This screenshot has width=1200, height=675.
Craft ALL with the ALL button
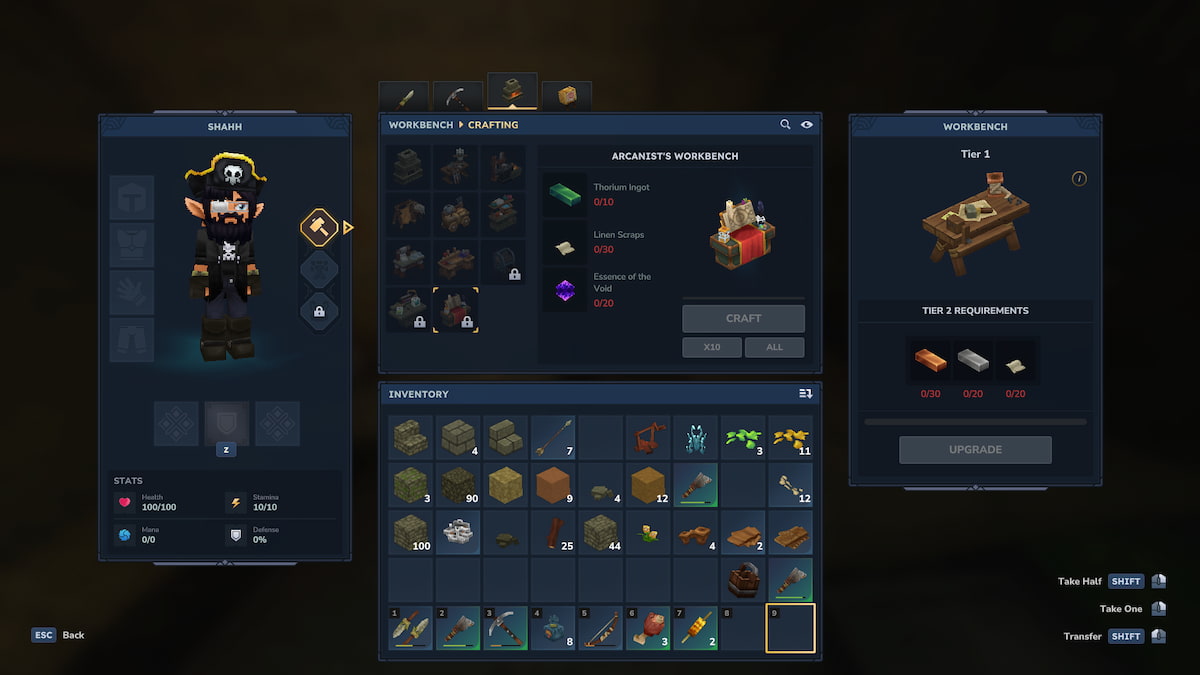tap(774, 347)
